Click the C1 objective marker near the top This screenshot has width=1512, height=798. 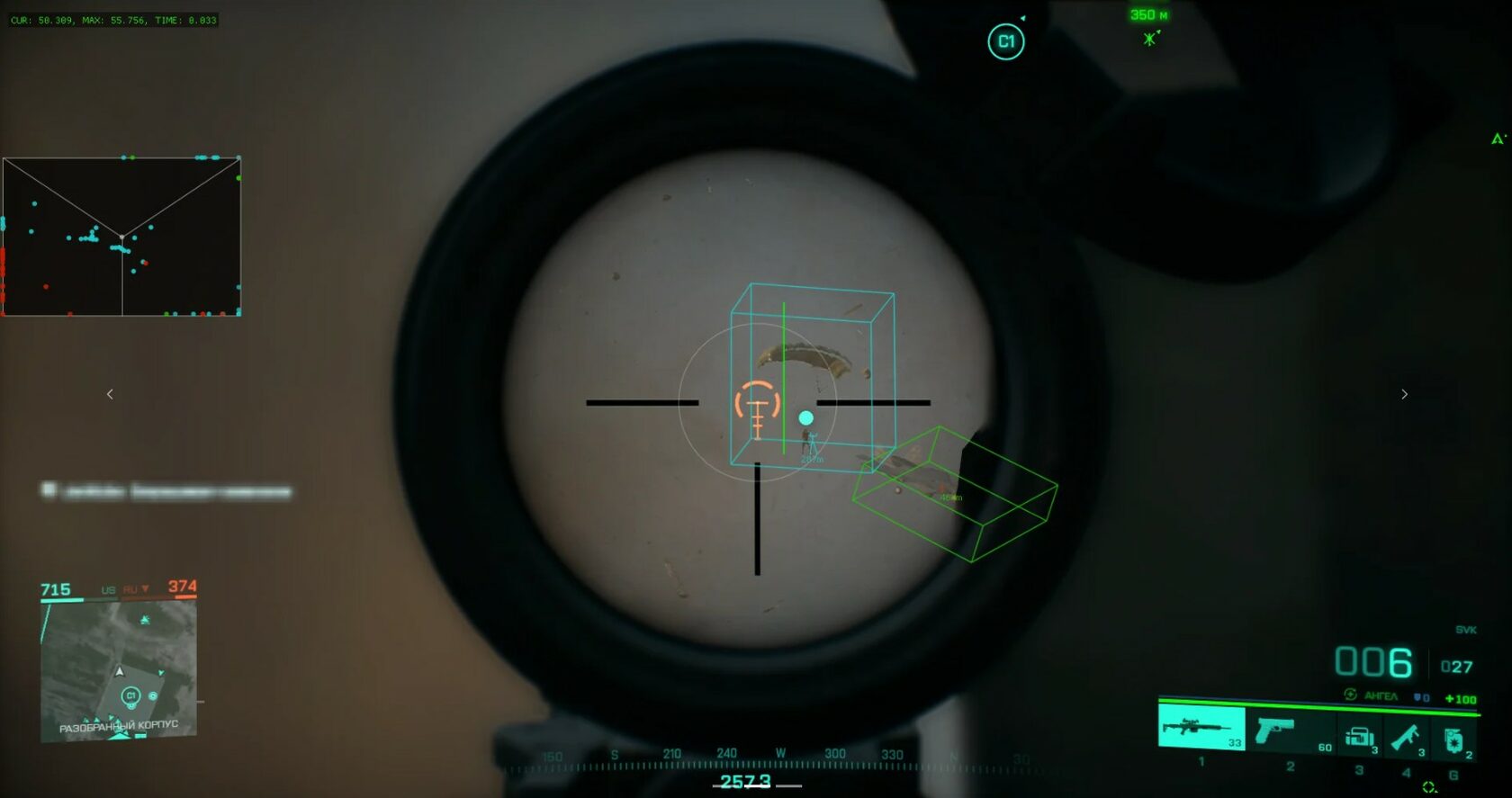pos(1005,42)
